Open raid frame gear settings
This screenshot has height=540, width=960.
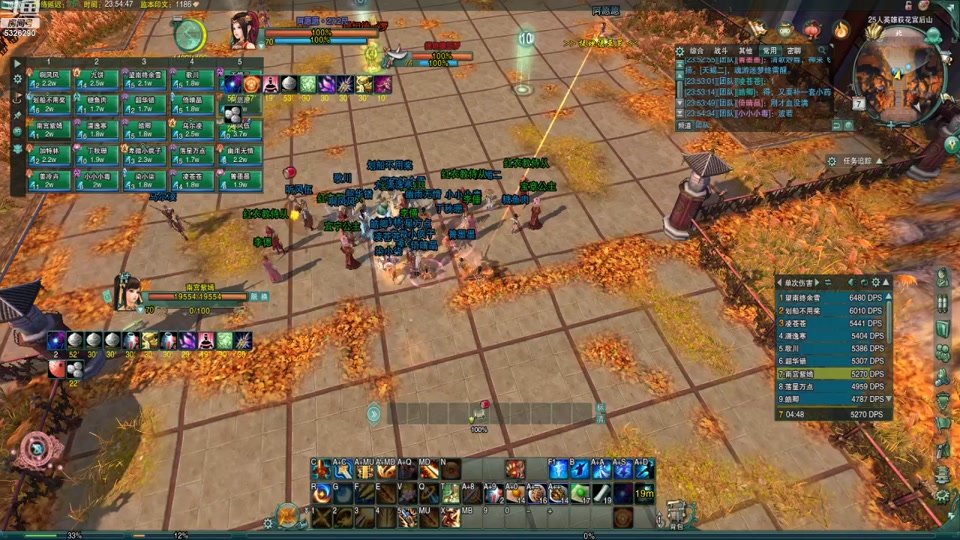click(17, 78)
